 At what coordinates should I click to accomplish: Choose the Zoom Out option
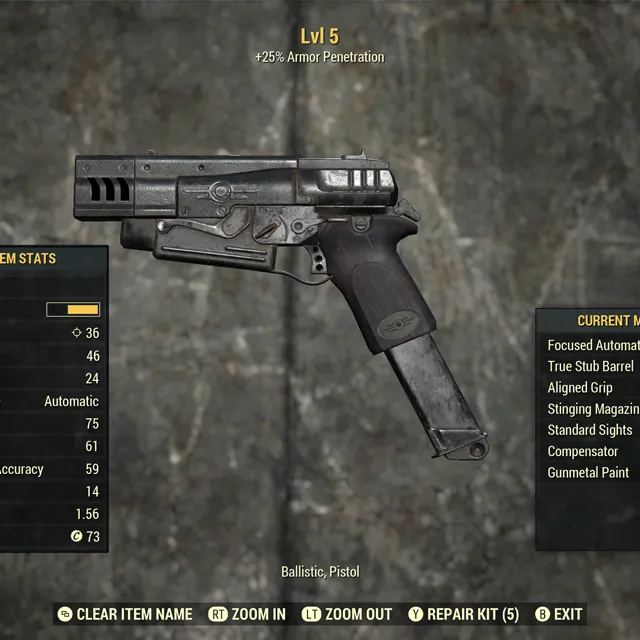[348, 614]
